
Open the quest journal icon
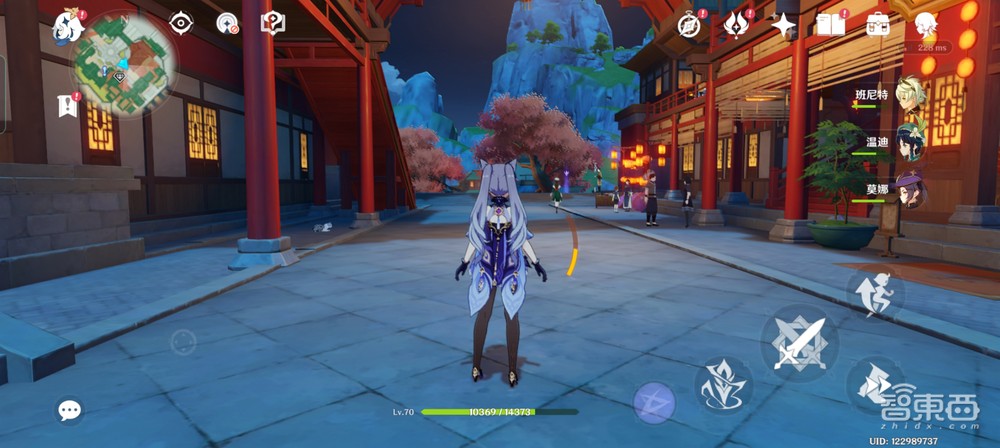pyautogui.click(x=273, y=23)
